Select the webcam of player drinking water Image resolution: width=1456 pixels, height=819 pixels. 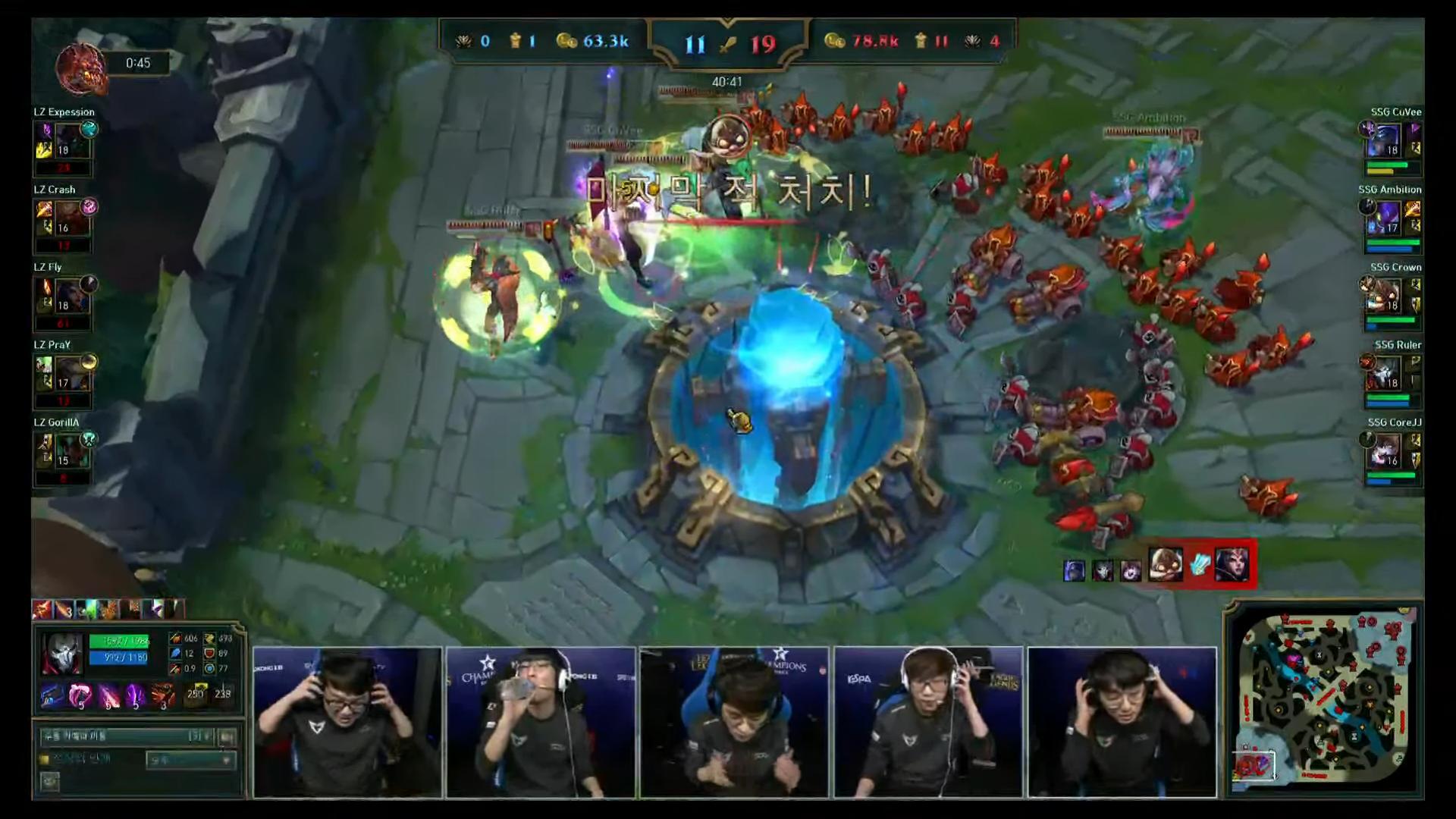pyautogui.click(x=540, y=722)
